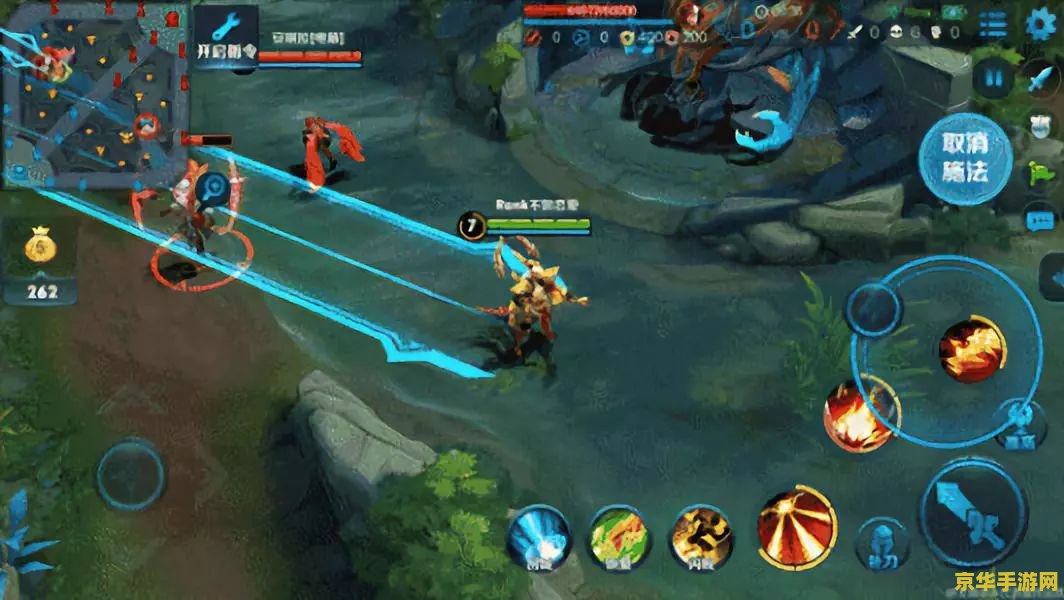Screen dimensions: 1064x600
Task: Open the gear settings menu
Action: pyautogui.click(x=1041, y=25)
